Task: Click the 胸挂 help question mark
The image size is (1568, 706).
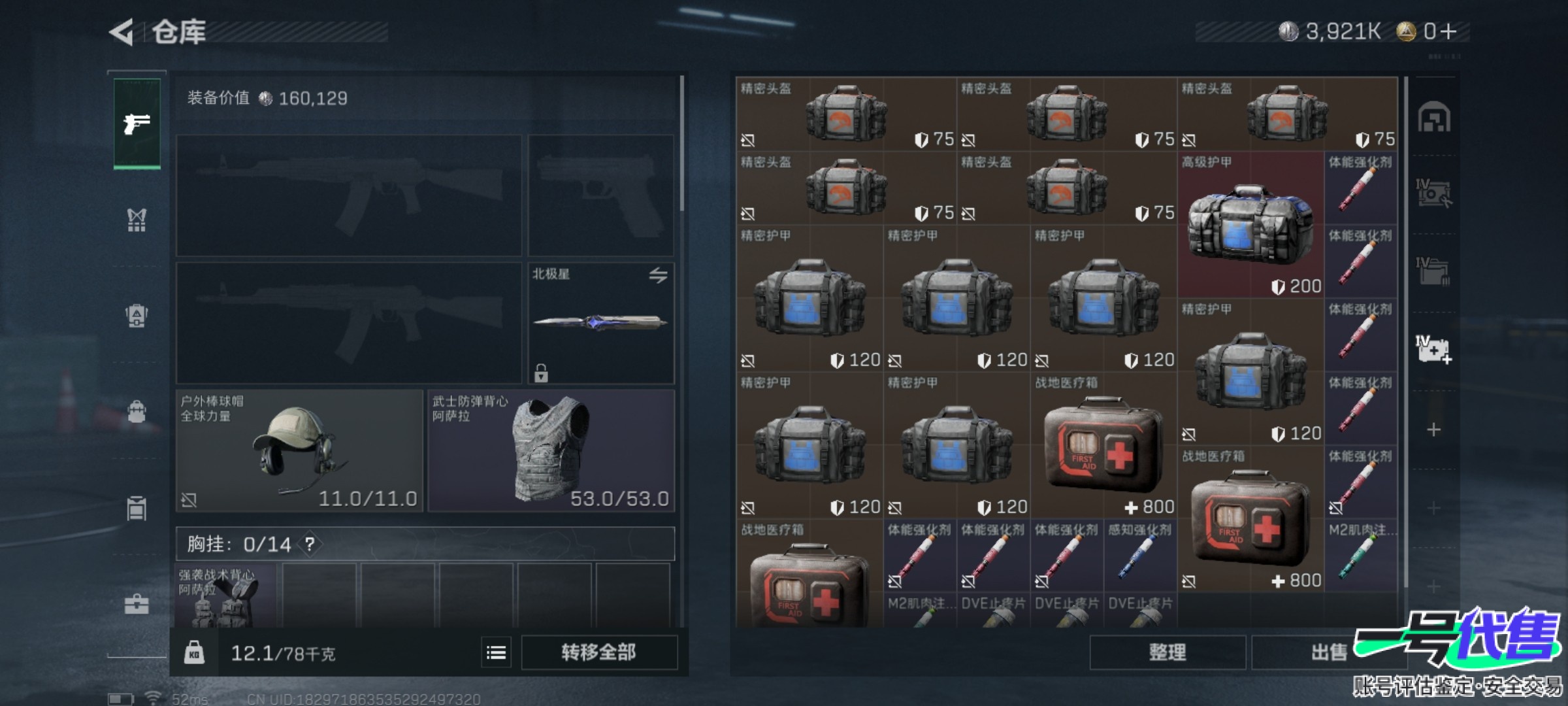Action: [310, 544]
